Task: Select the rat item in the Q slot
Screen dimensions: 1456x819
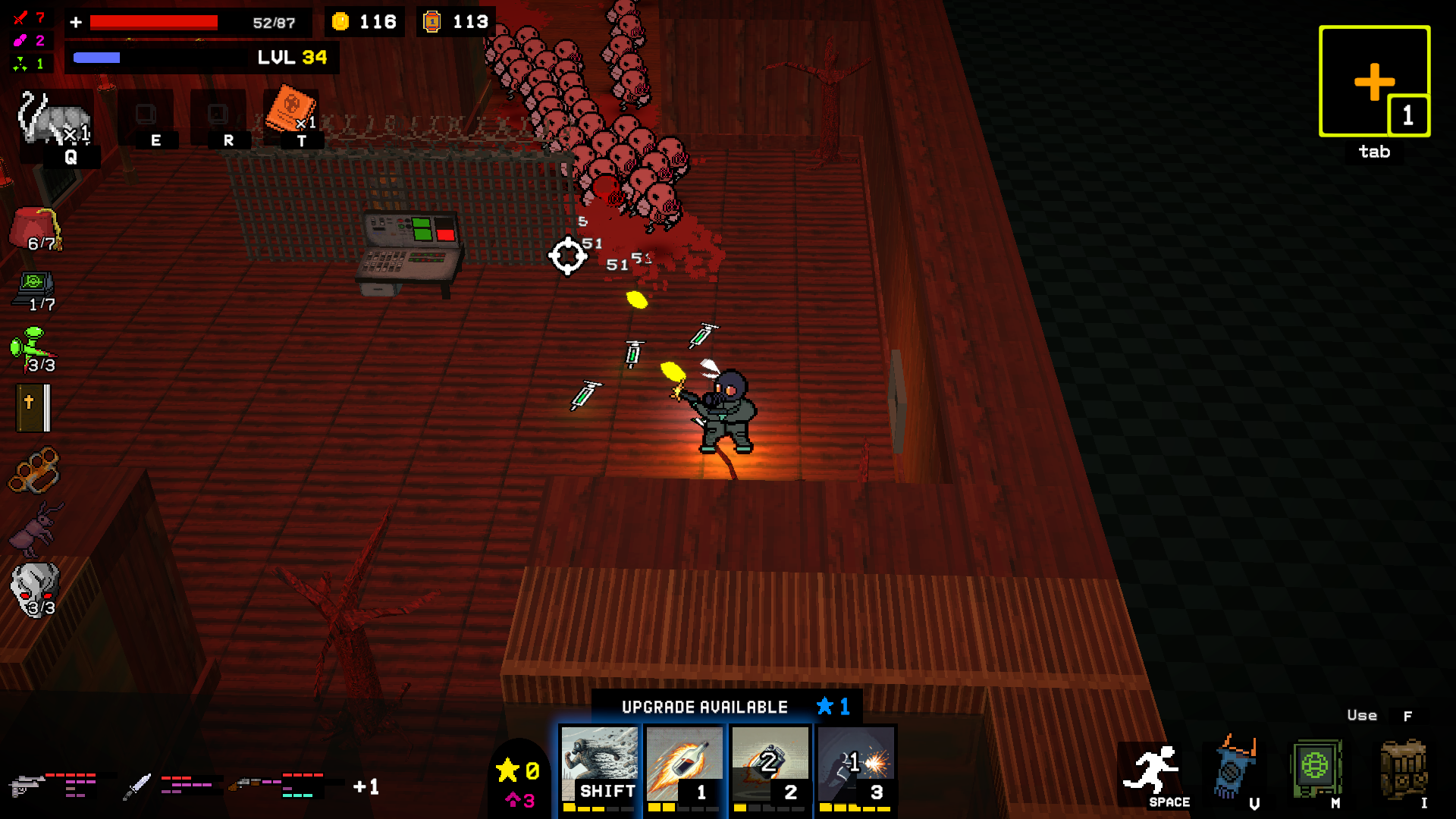Action: tap(55, 120)
